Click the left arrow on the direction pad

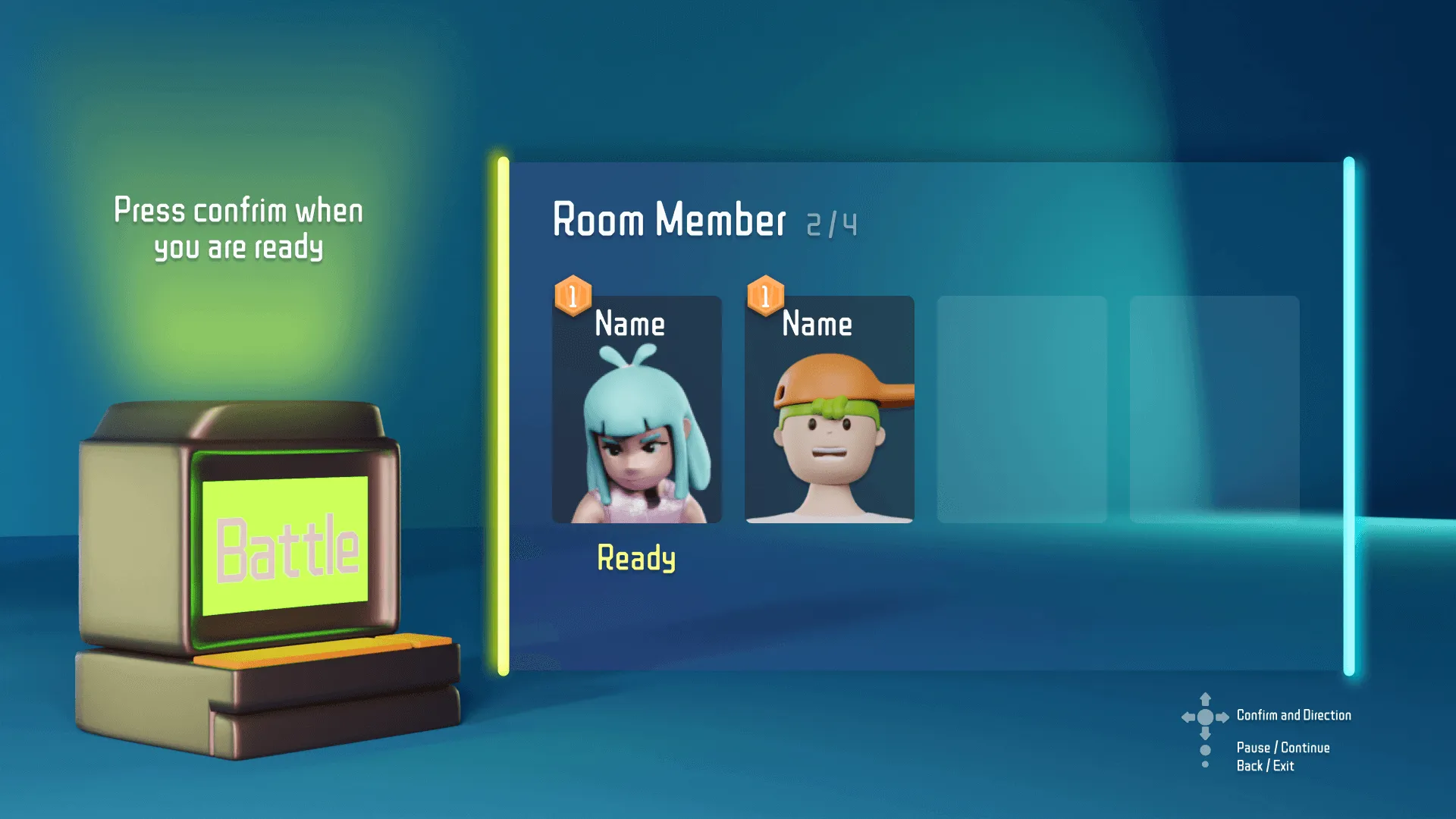[1188, 717]
